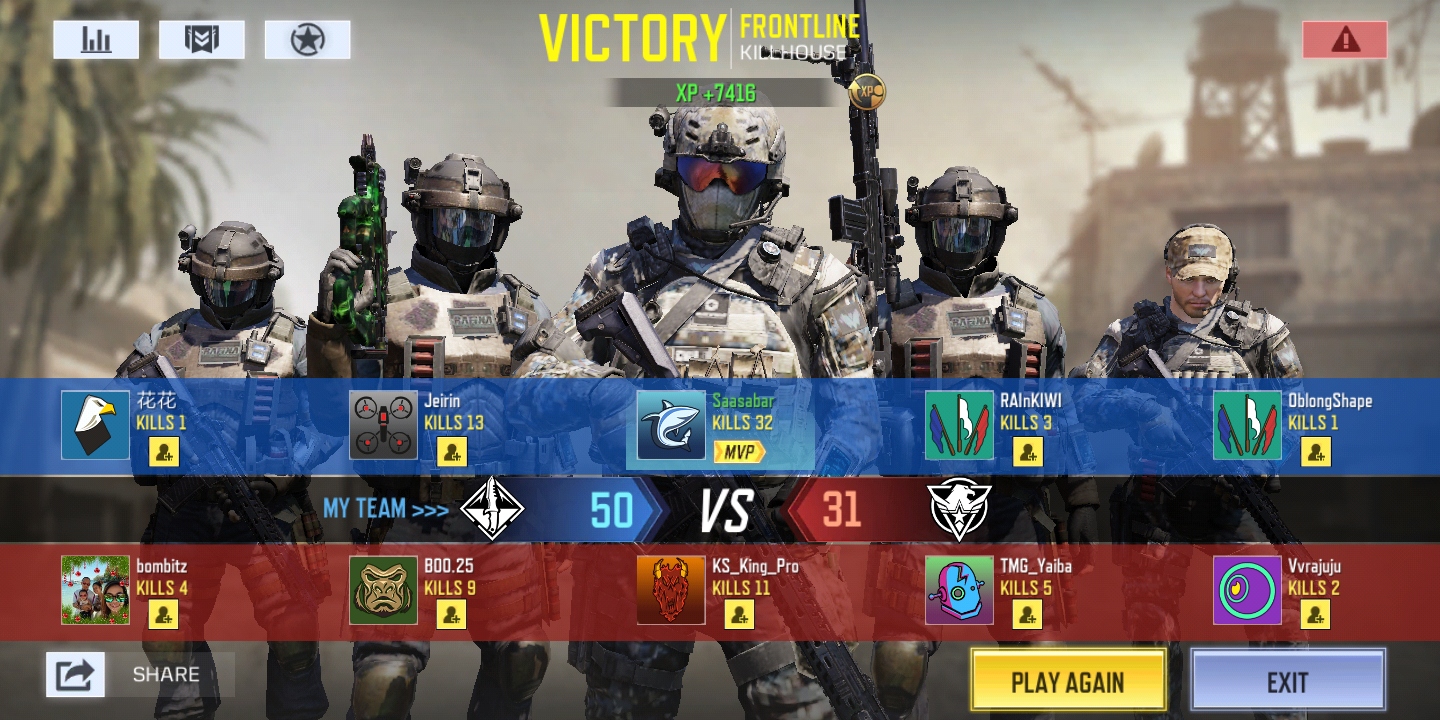This screenshot has height=720, width=1440.
Task: Exit the match results screen
Action: [x=1287, y=682]
